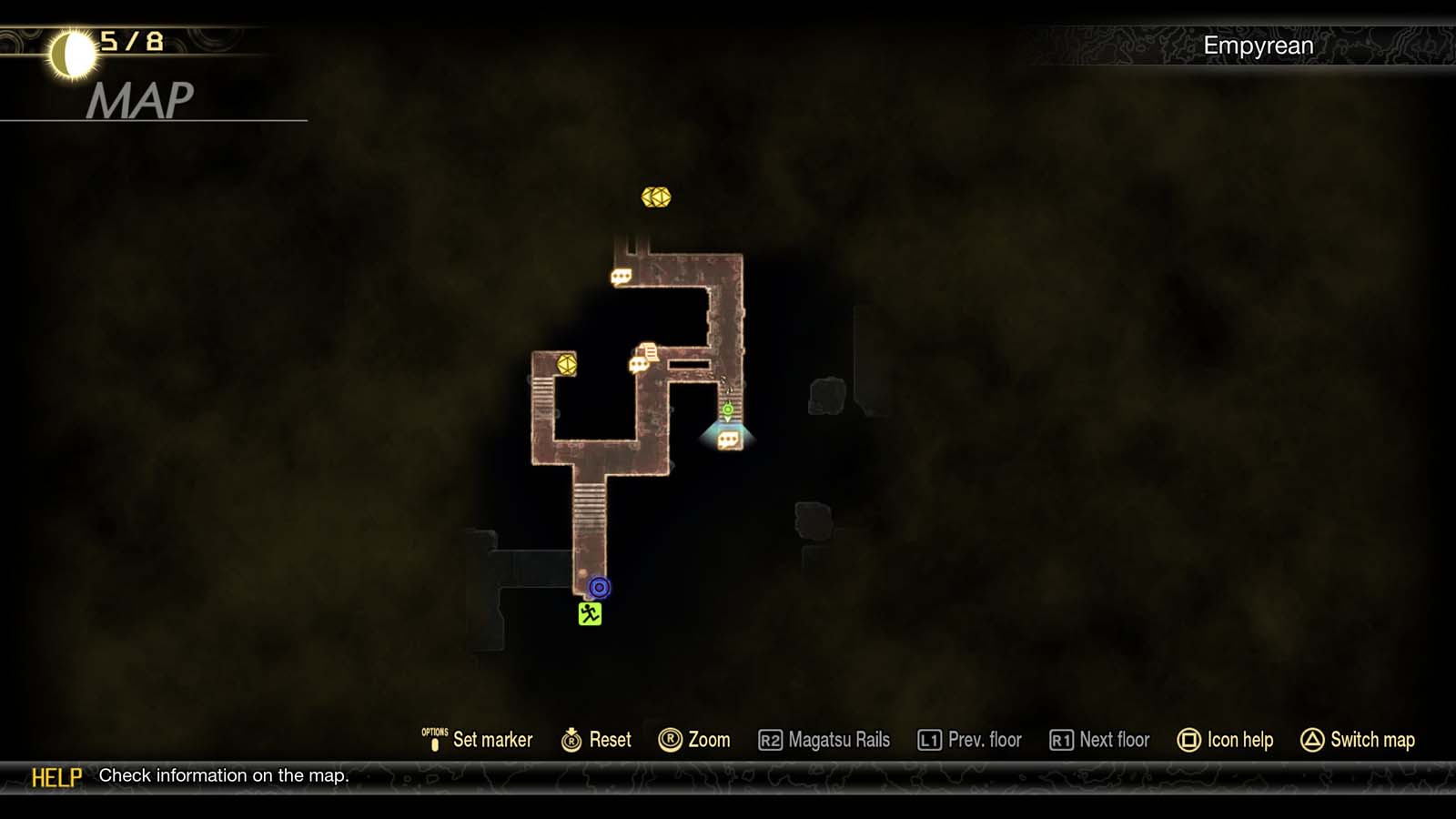Click the blue player position marker
Viewport: 1456px width, 819px height.
(x=598, y=588)
